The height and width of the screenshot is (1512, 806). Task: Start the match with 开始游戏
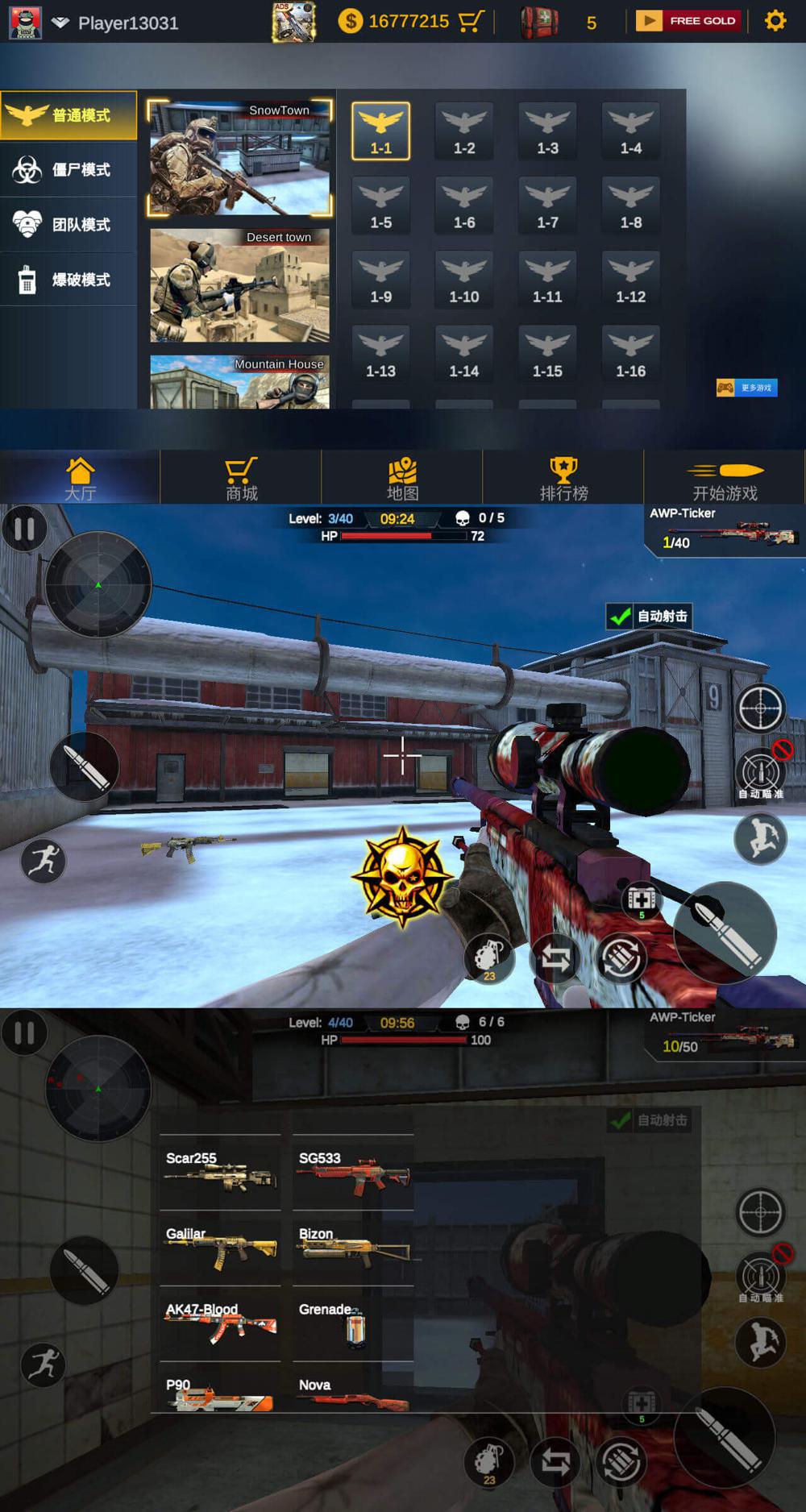pyautogui.click(x=725, y=479)
